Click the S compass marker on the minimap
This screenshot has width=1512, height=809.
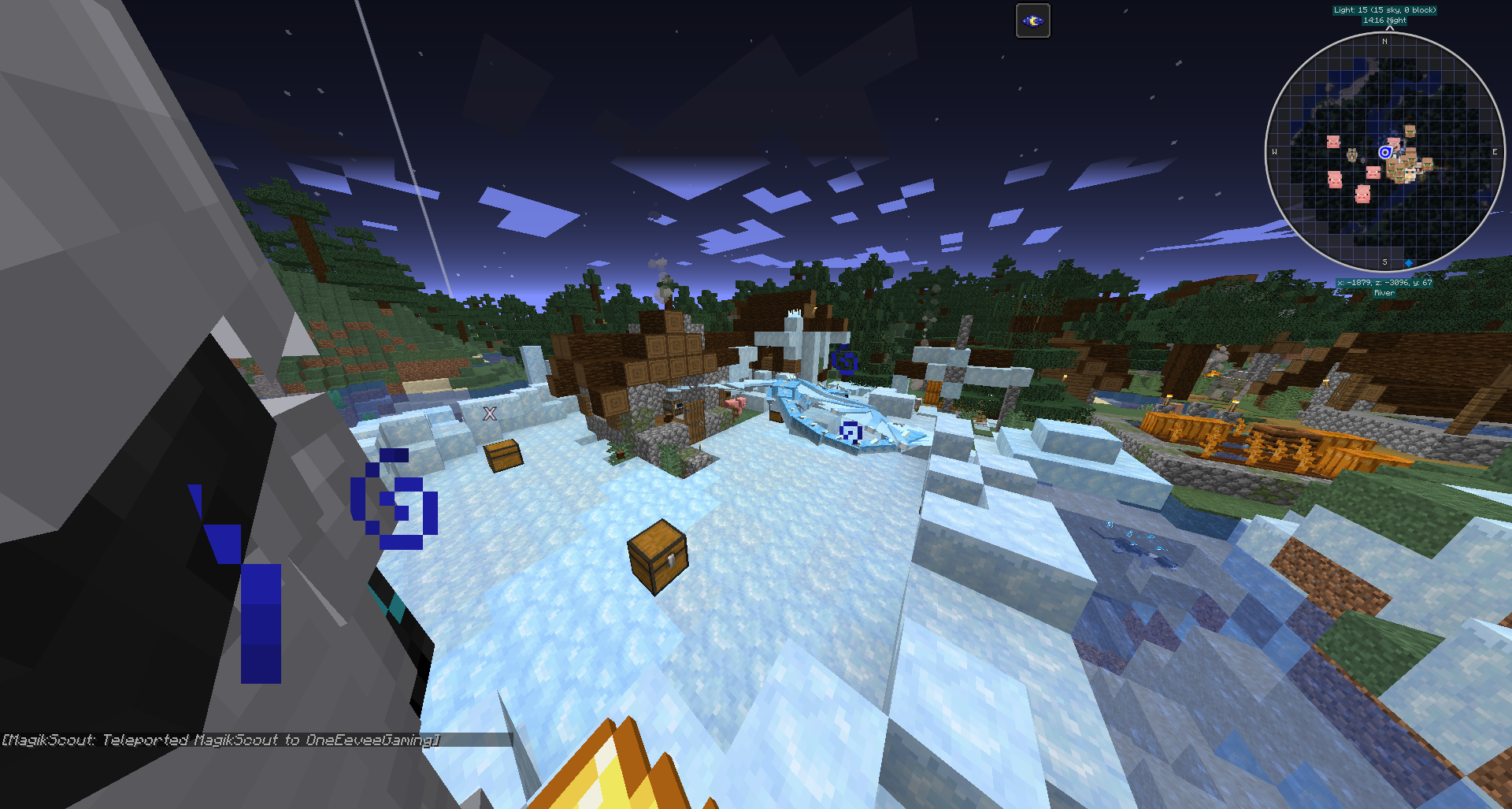(x=1384, y=262)
